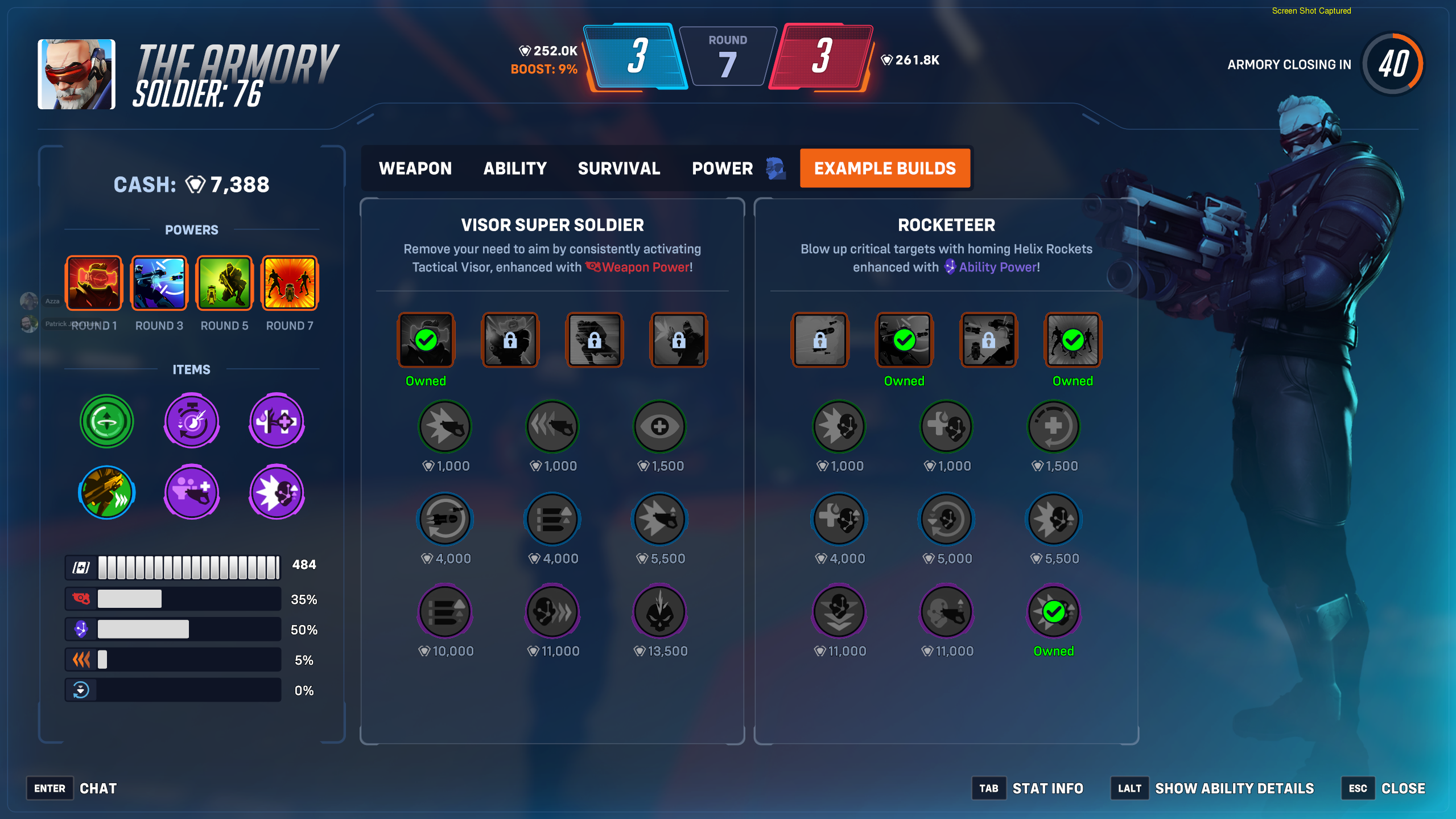Select the Round 1 power icon

click(94, 283)
